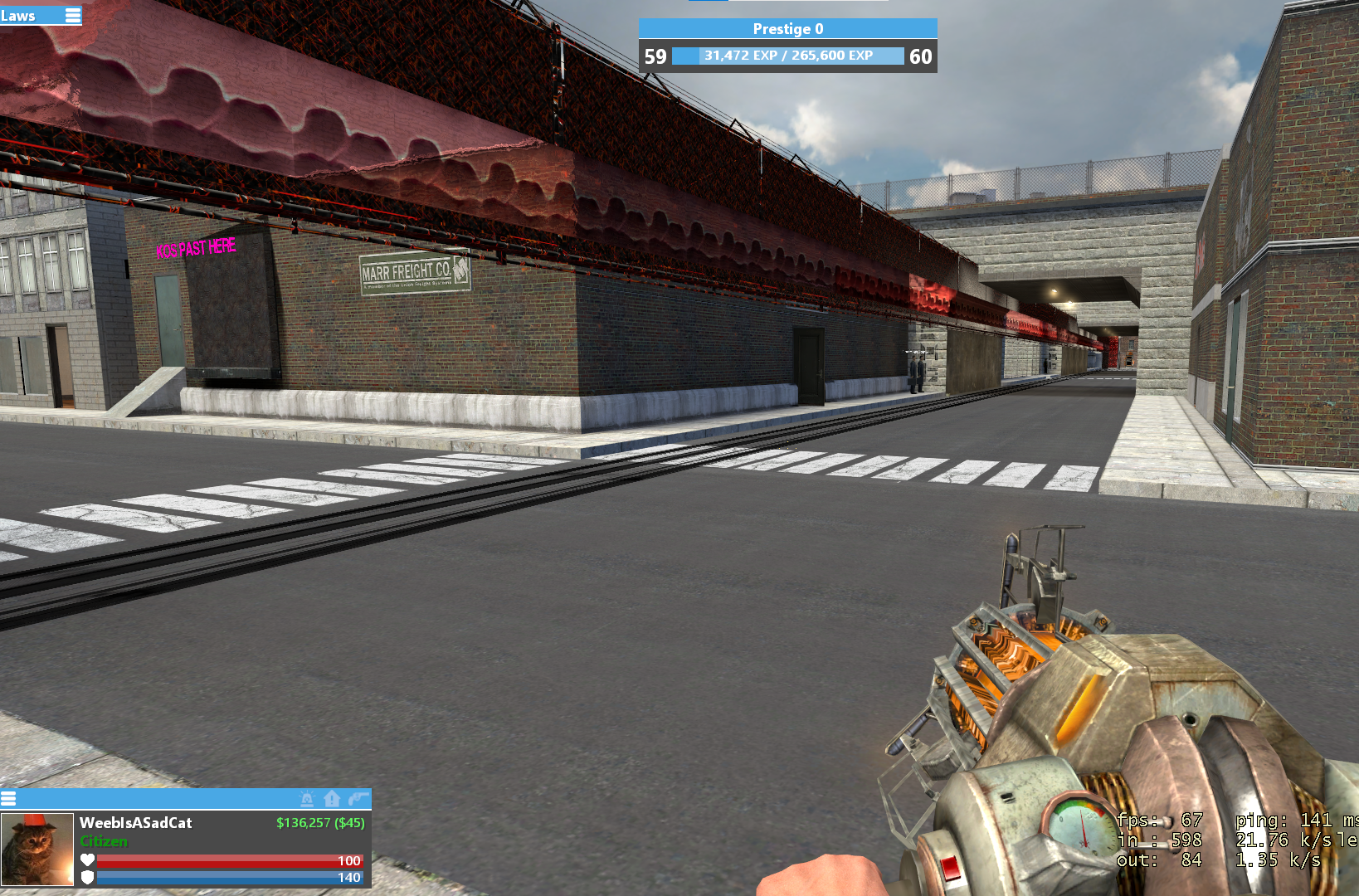Click the $136,257 money display
Image resolution: width=1359 pixels, height=896 pixels.
pos(320,822)
